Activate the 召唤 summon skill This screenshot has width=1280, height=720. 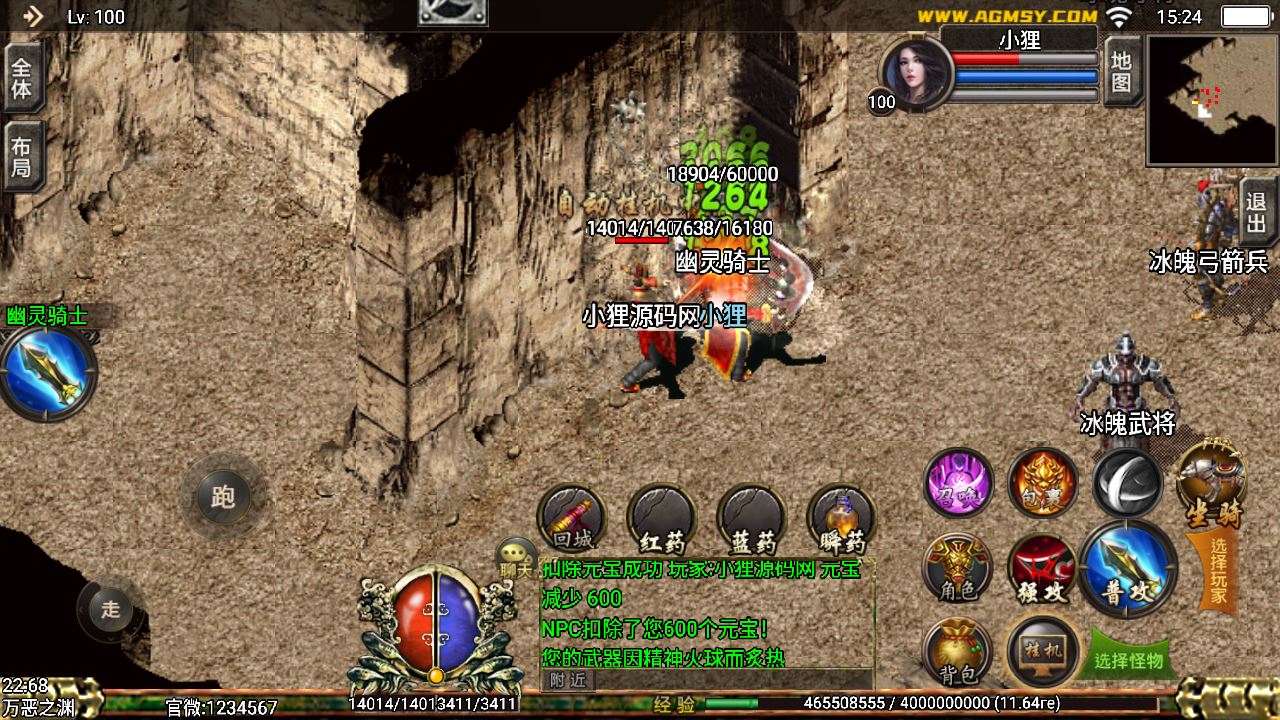click(x=958, y=482)
